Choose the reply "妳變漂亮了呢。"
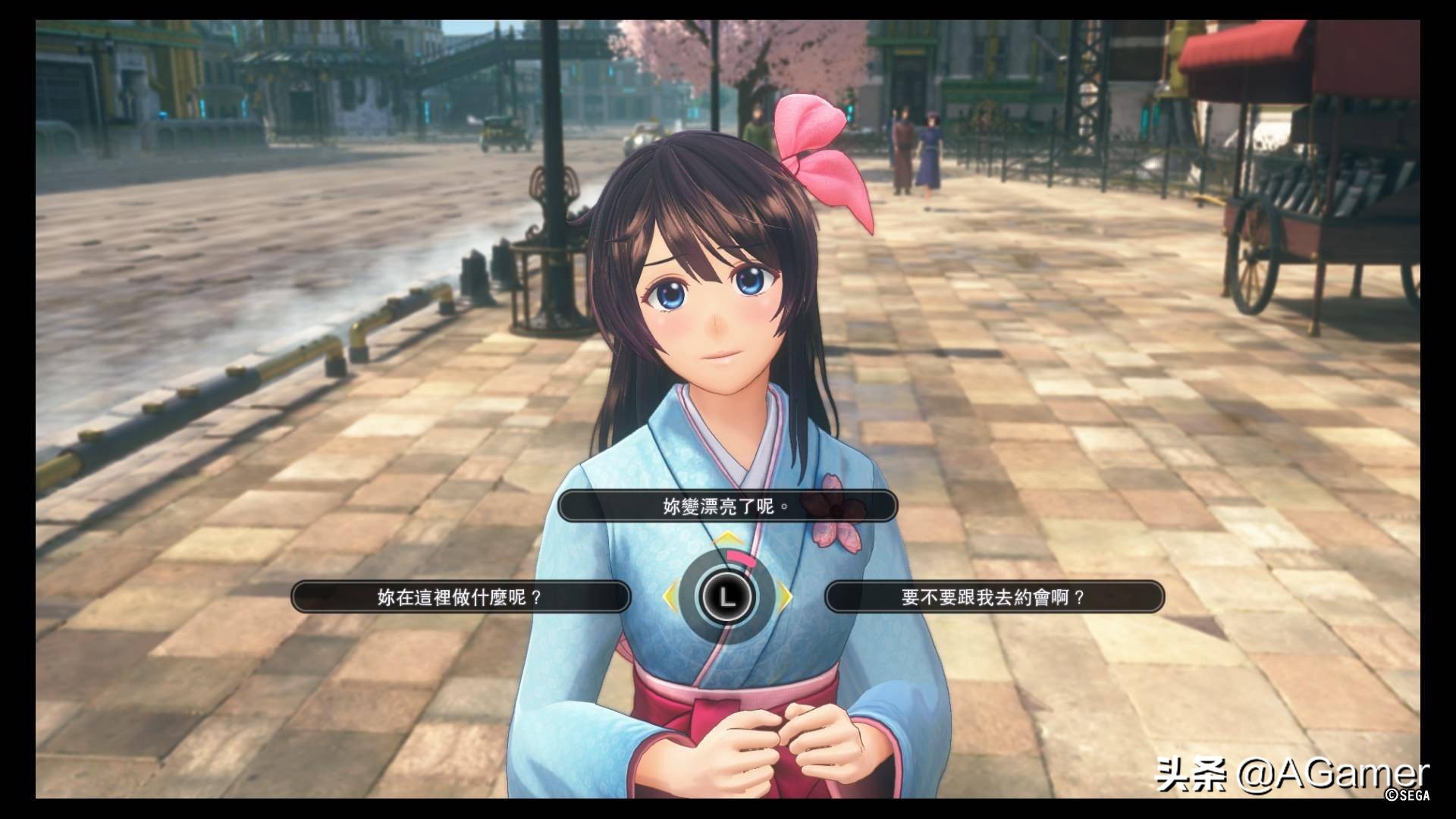 click(x=727, y=506)
